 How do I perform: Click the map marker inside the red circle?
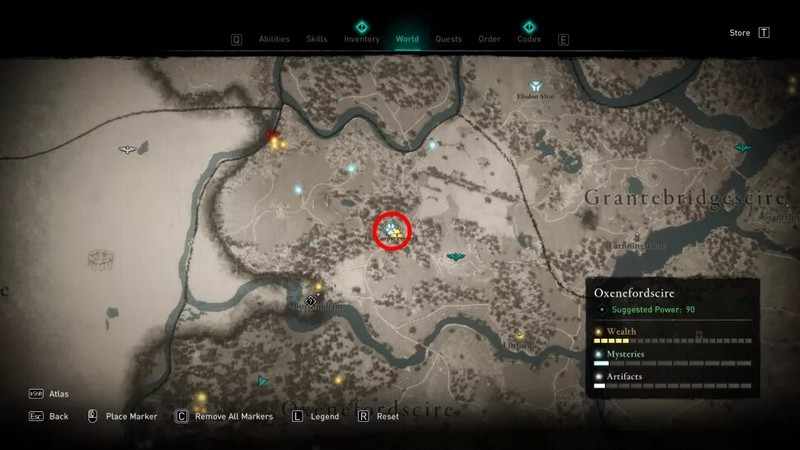(393, 232)
